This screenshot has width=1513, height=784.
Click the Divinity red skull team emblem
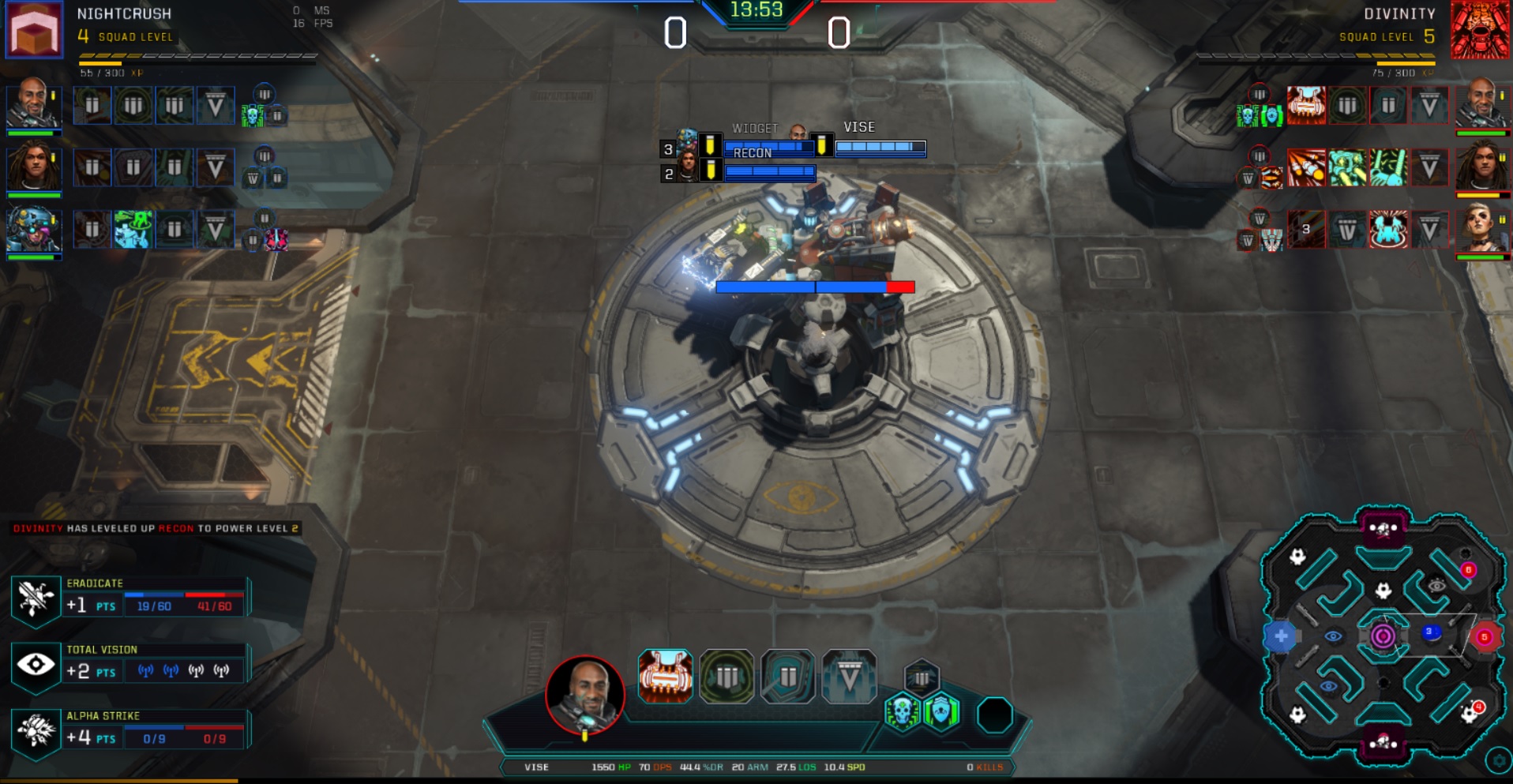click(x=1480, y=29)
